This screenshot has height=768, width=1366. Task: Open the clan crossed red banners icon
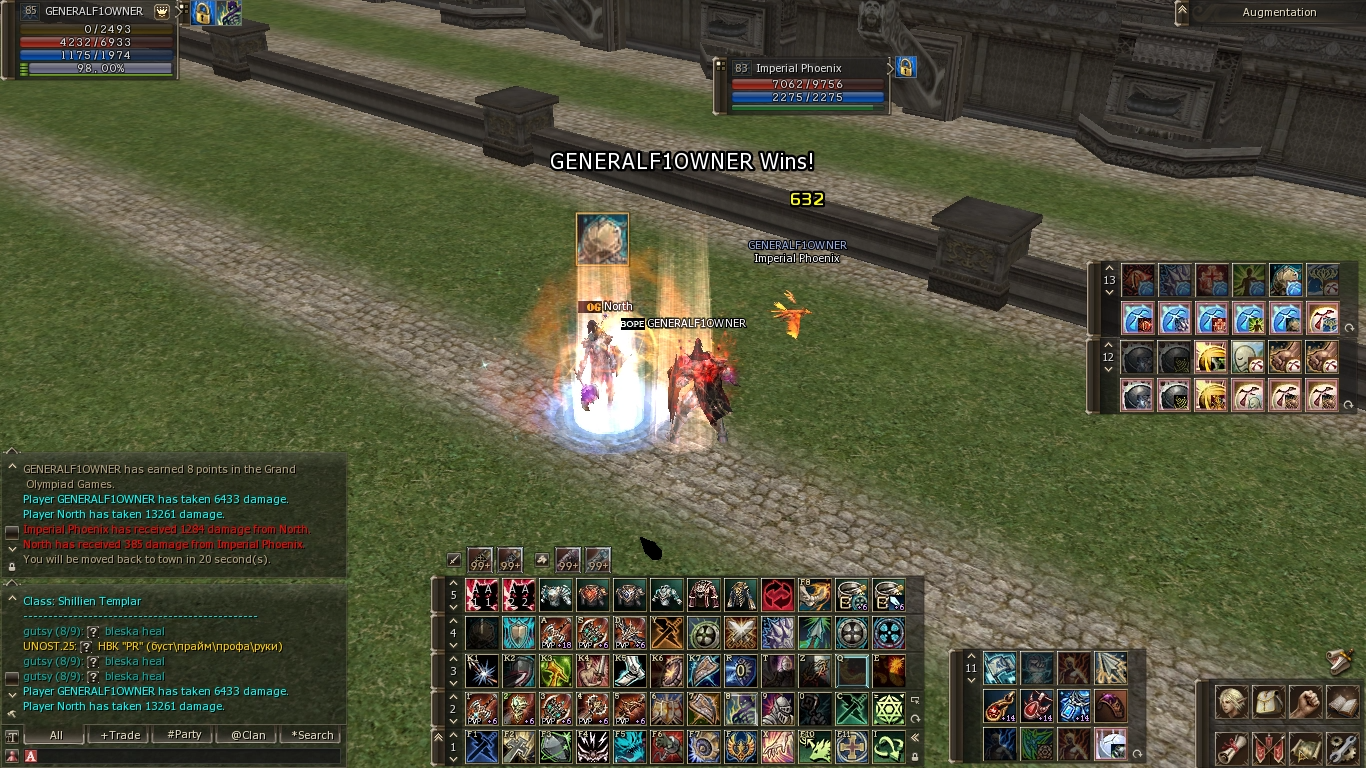[x=1268, y=747]
